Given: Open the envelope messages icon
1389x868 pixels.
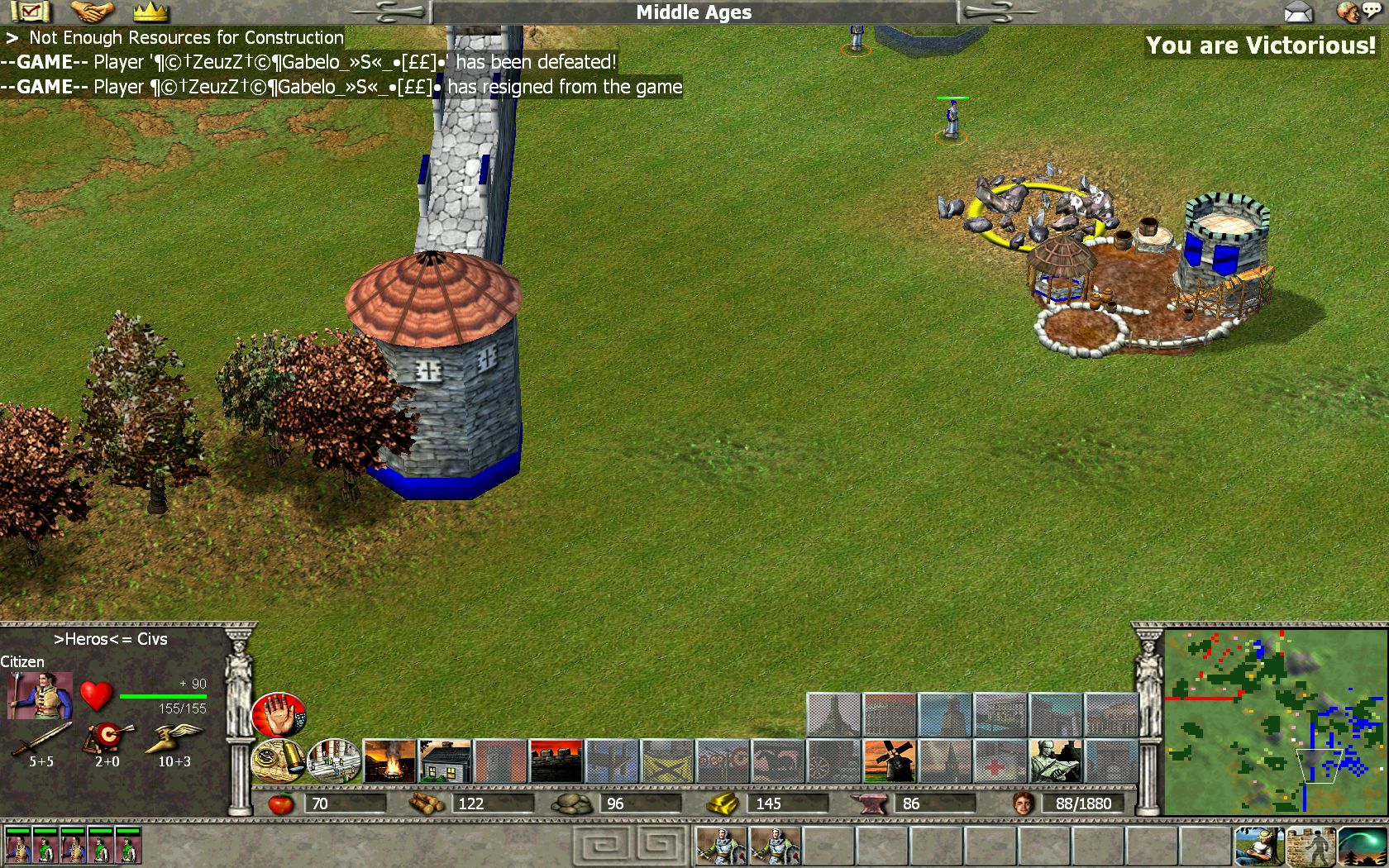Looking at the screenshot, I should click(x=1299, y=12).
